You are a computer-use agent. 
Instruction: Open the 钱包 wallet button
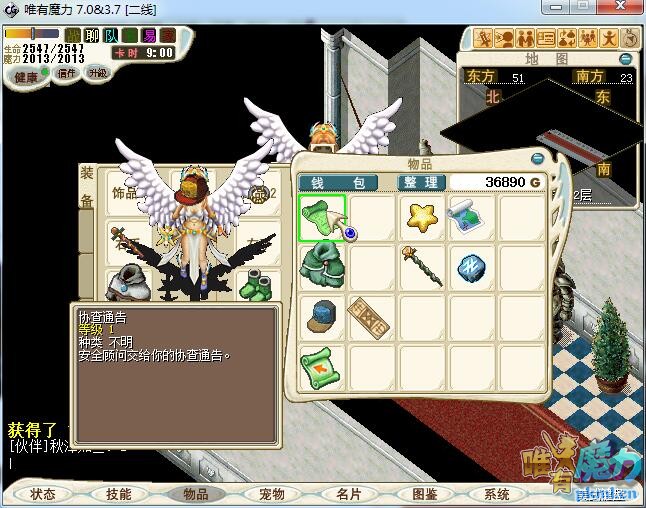[331, 183]
